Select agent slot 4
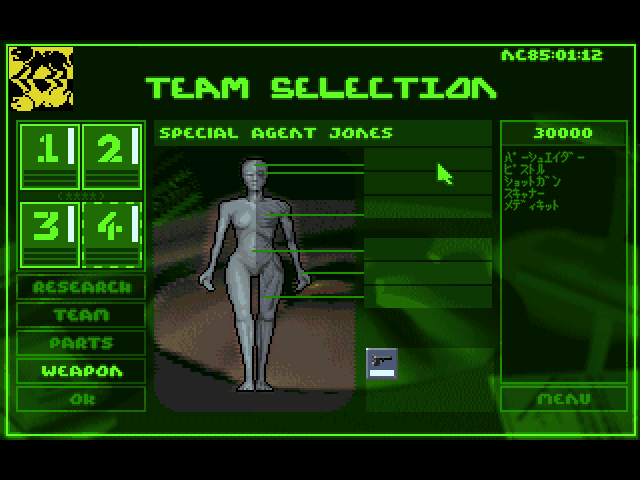 112,234
